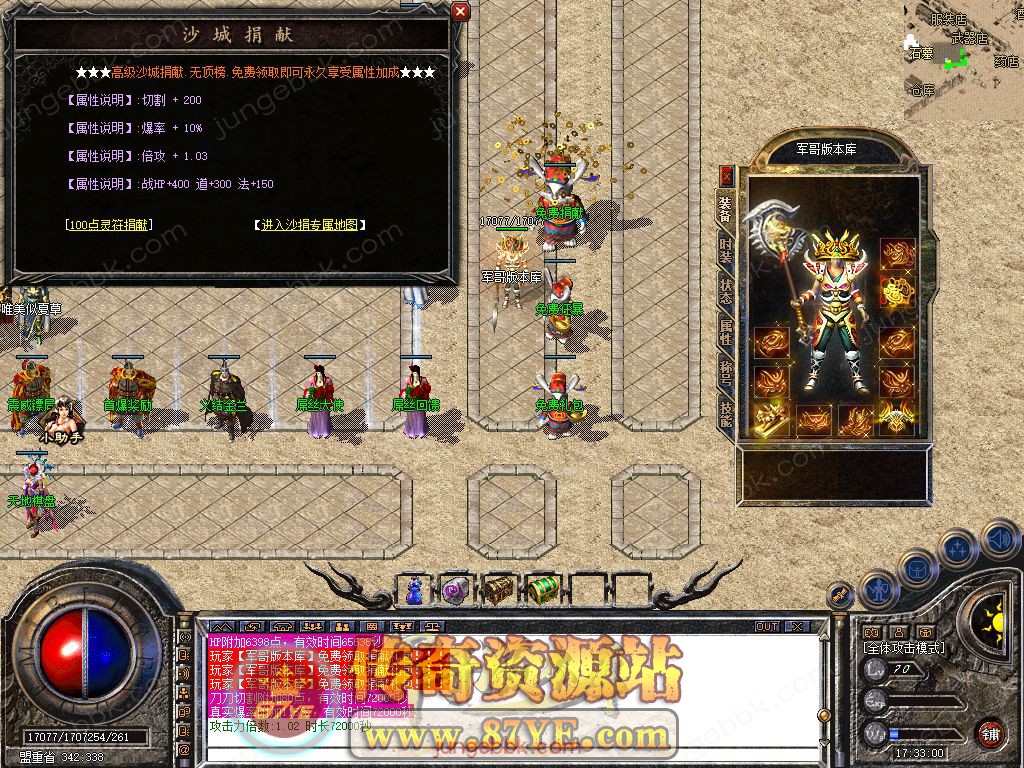The image size is (1024, 768).
Task: Choose the 100点灵符捐献 donation option
Action: (x=109, y=225)
